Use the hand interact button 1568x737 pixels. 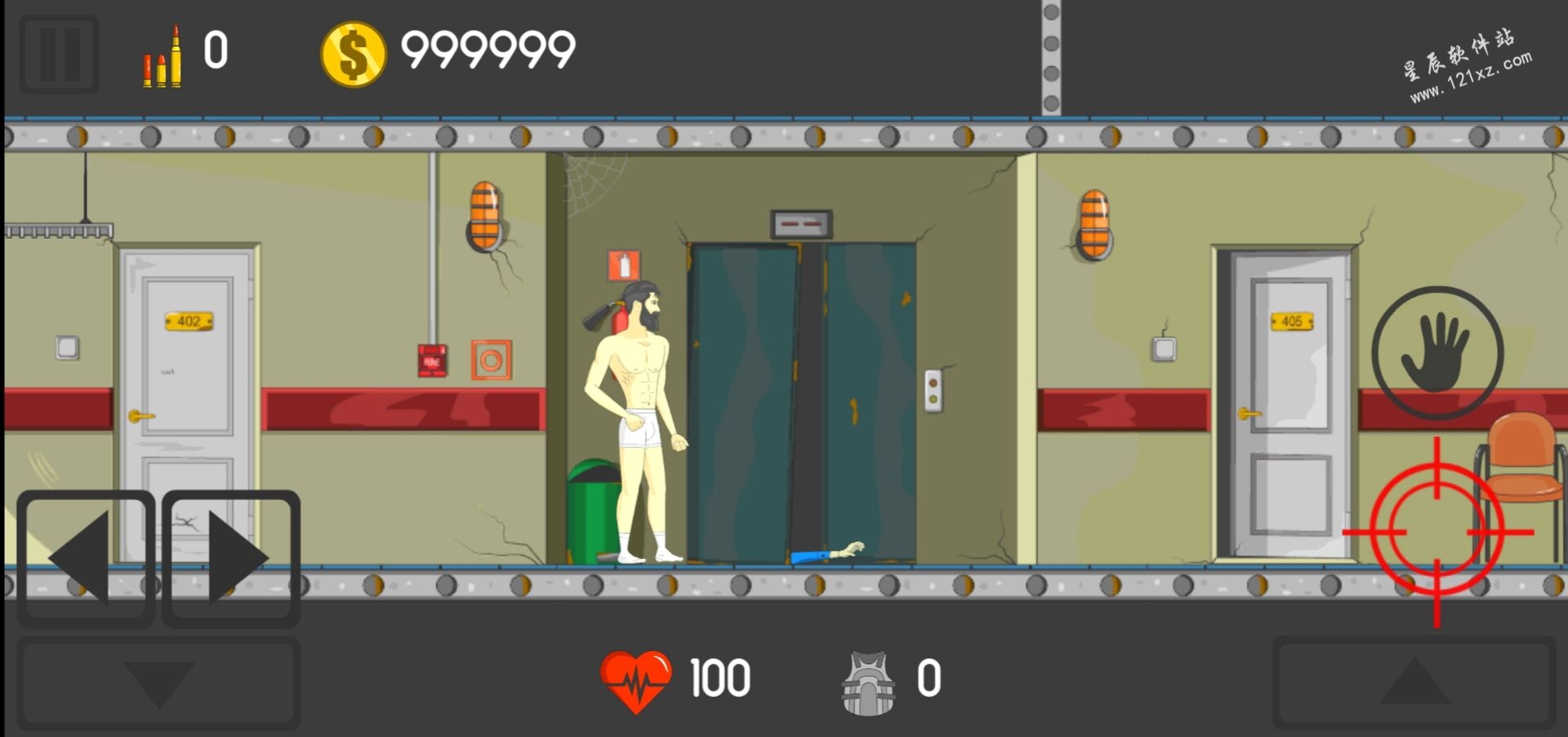click(1437, 353)
